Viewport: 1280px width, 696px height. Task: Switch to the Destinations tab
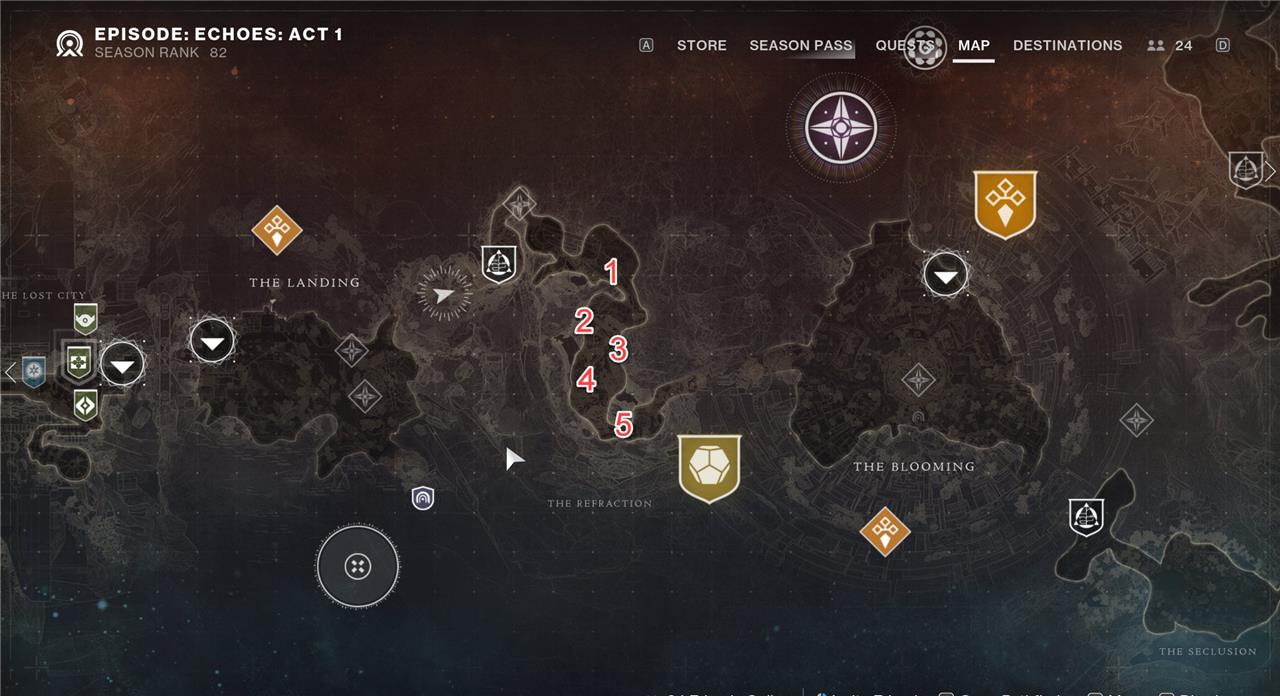pyautogui.click(x=1067, y=45)
